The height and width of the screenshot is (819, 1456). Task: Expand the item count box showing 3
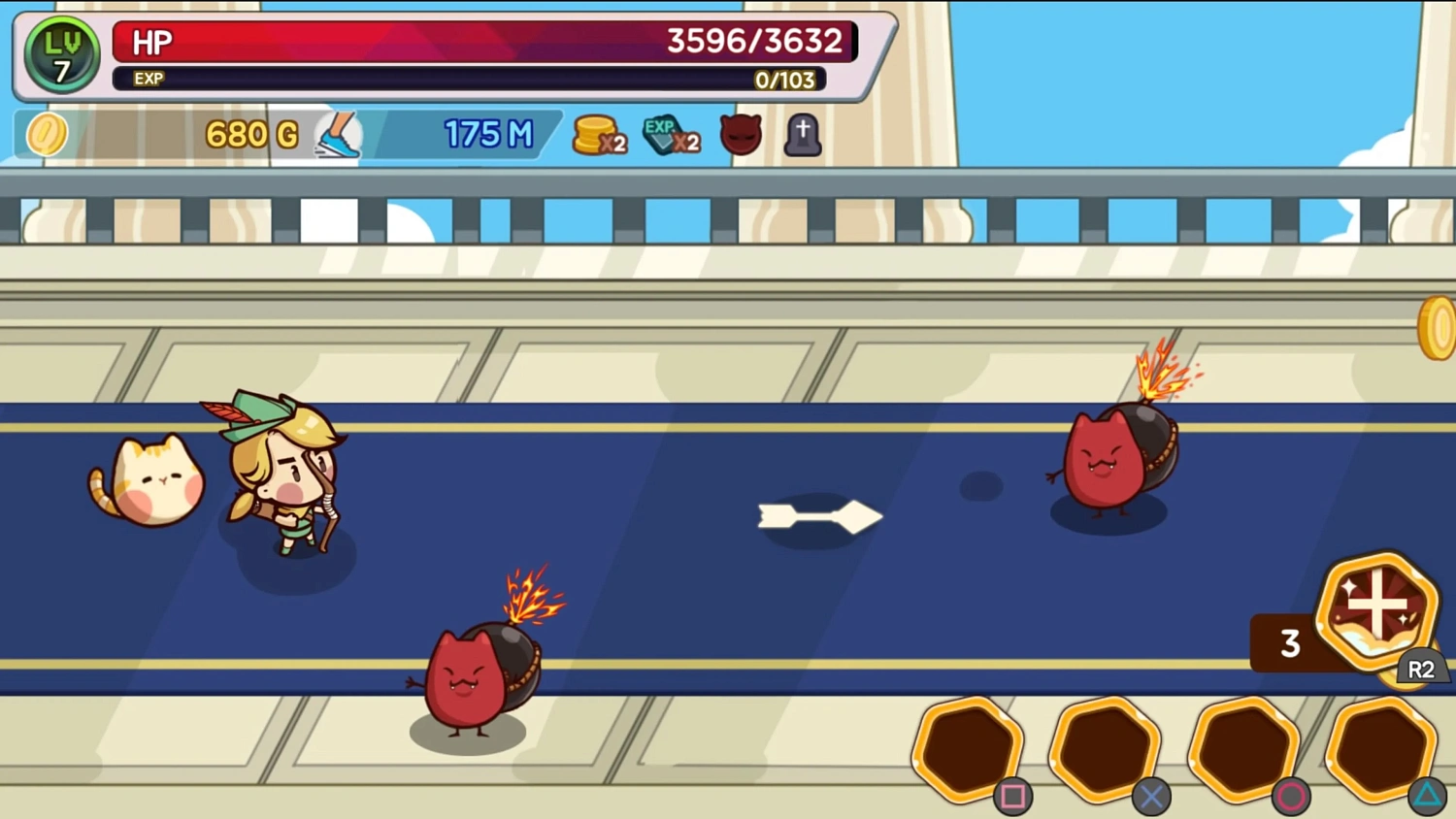pos(1291,642)
